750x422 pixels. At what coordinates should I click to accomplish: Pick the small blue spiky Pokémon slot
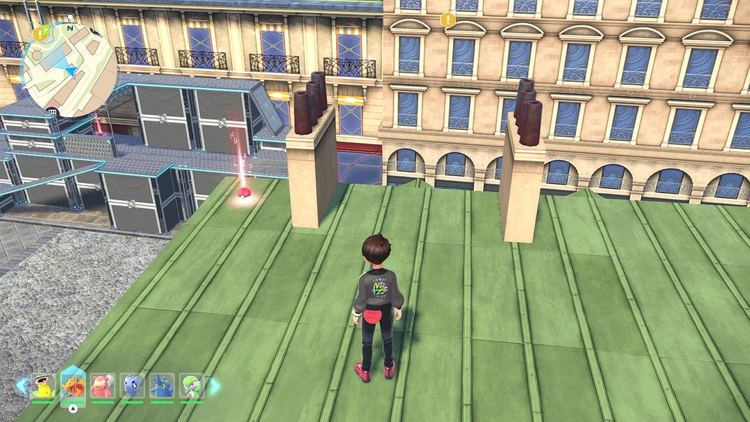tap(133, 386)
